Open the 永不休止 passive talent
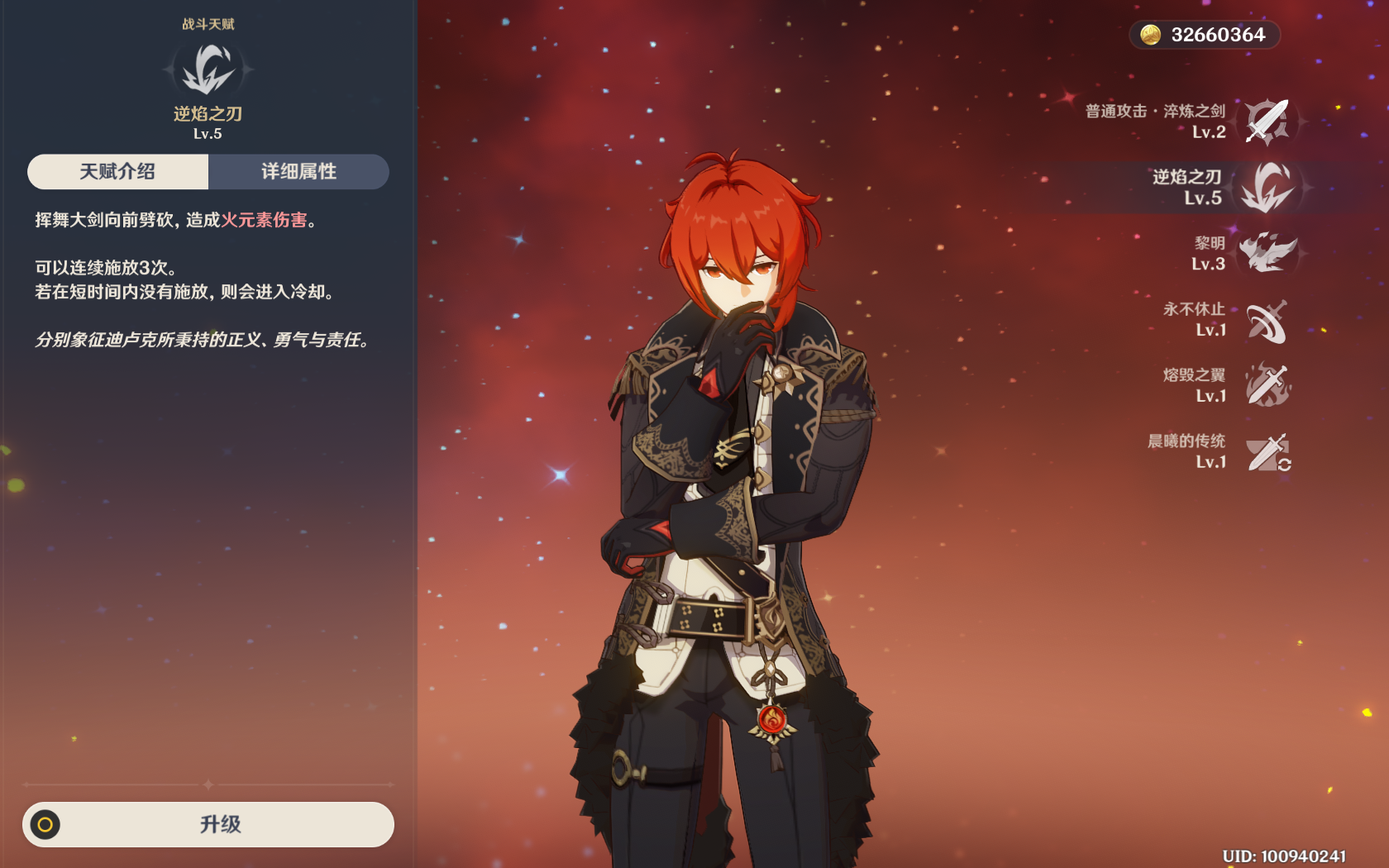Viewport: 1389px width, 868px height. (x=1267, y=320)
